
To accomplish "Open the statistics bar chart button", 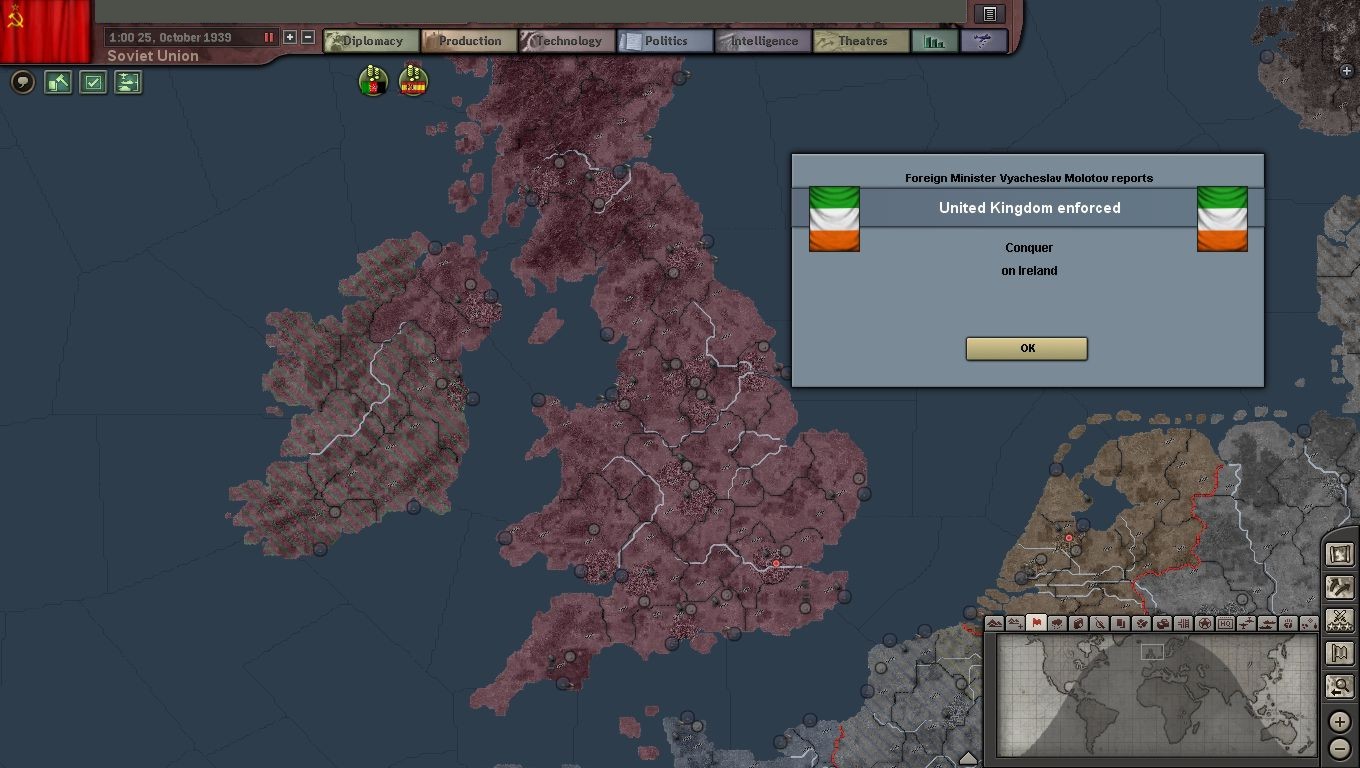I will pos(935,41).
